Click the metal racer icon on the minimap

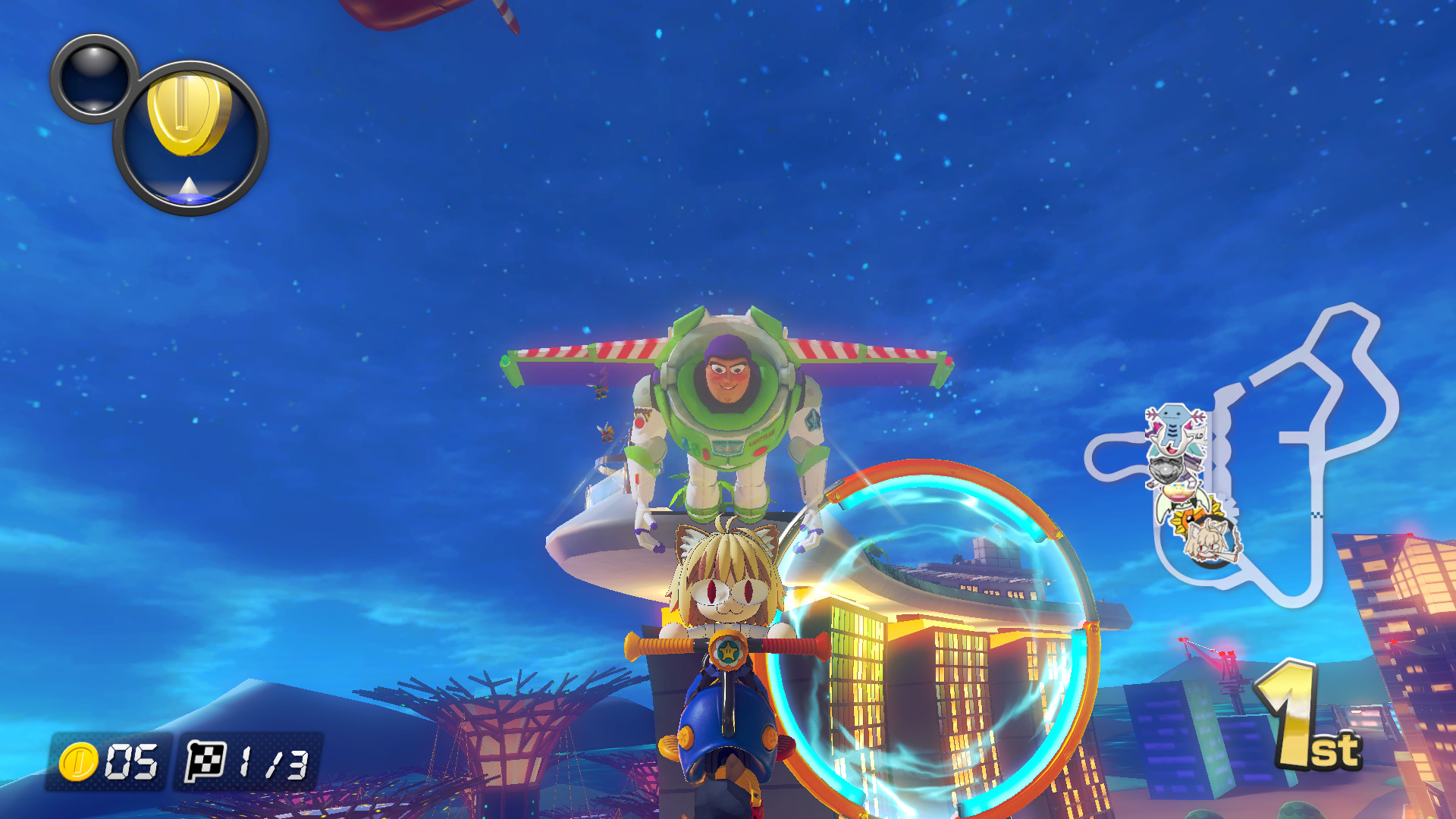click(1166, 469)
